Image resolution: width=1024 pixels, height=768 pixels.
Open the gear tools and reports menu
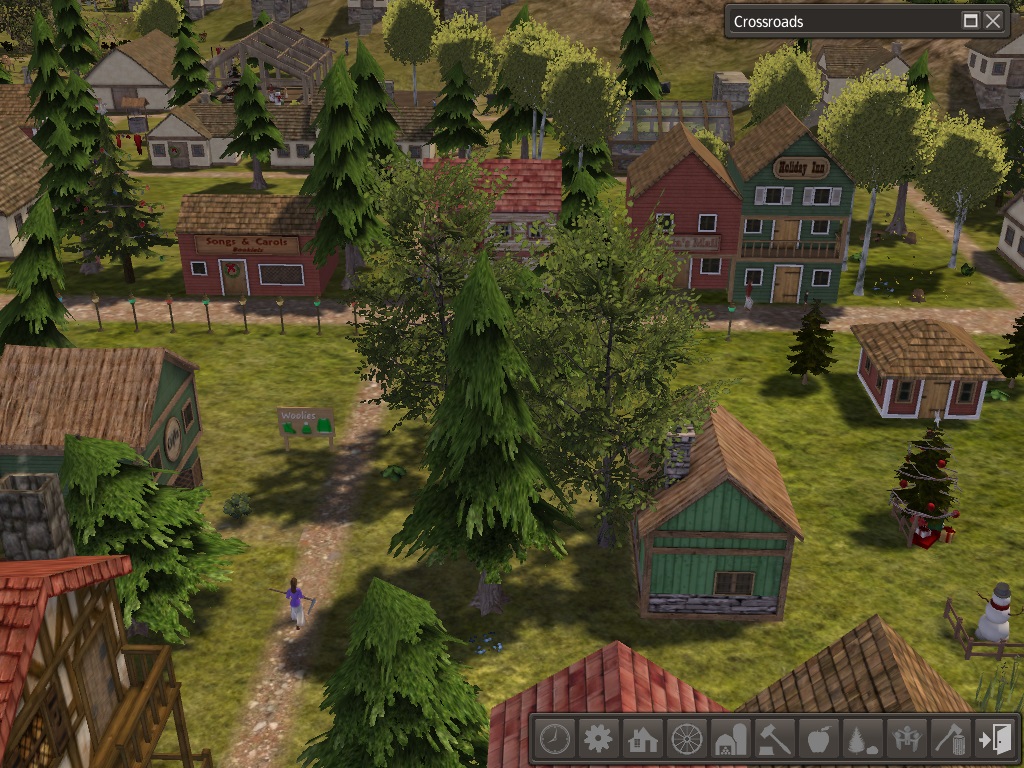[x=598, y=740]
